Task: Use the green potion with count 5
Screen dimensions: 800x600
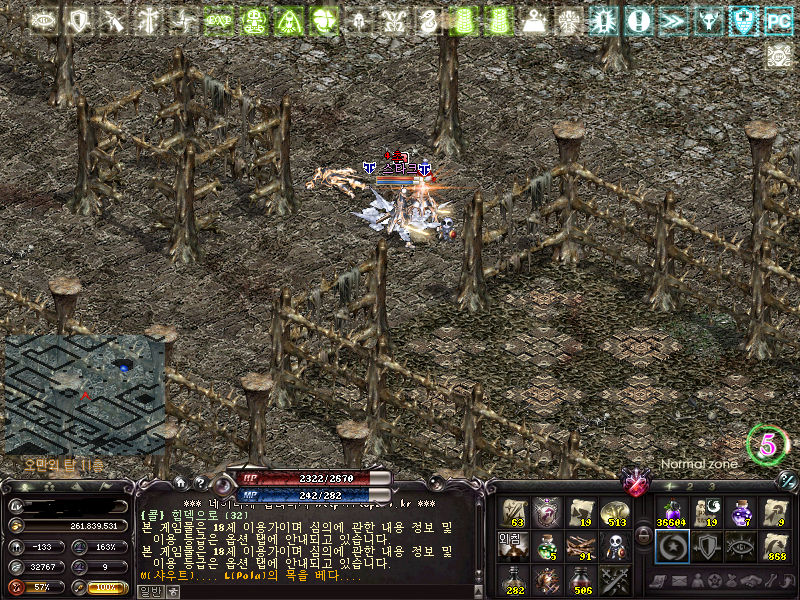Action: point(546,546)
